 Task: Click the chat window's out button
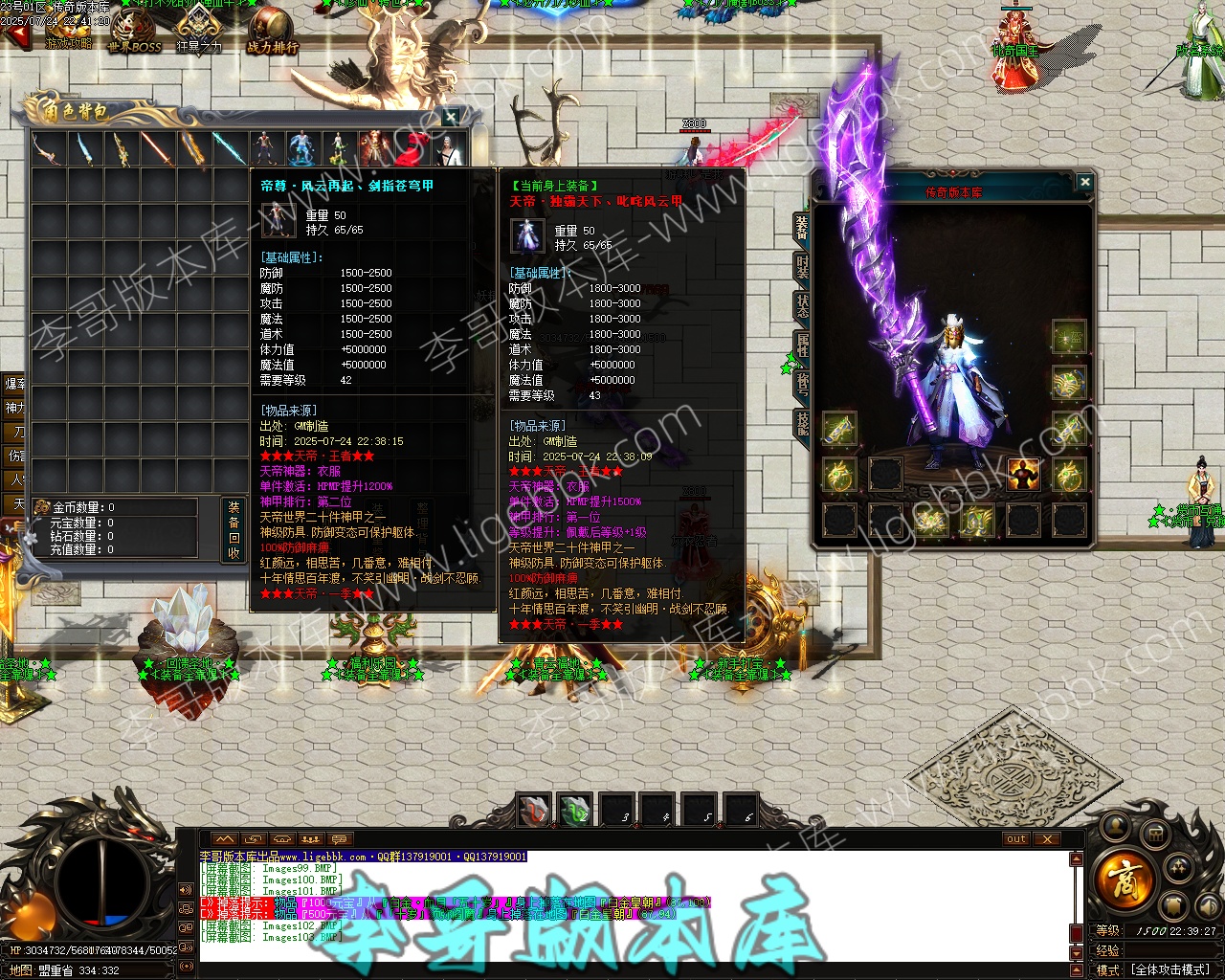pyautogui.click(x=1015, y=839)
